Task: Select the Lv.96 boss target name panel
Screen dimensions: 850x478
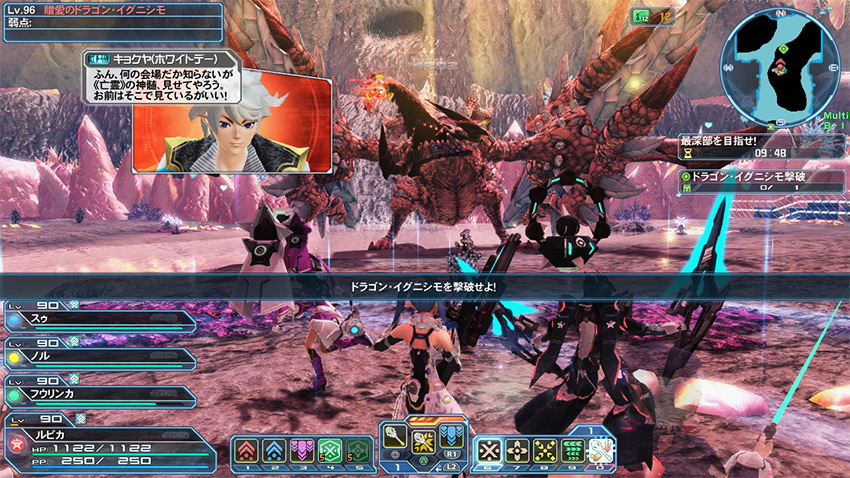Action: (x=110, y=21)
